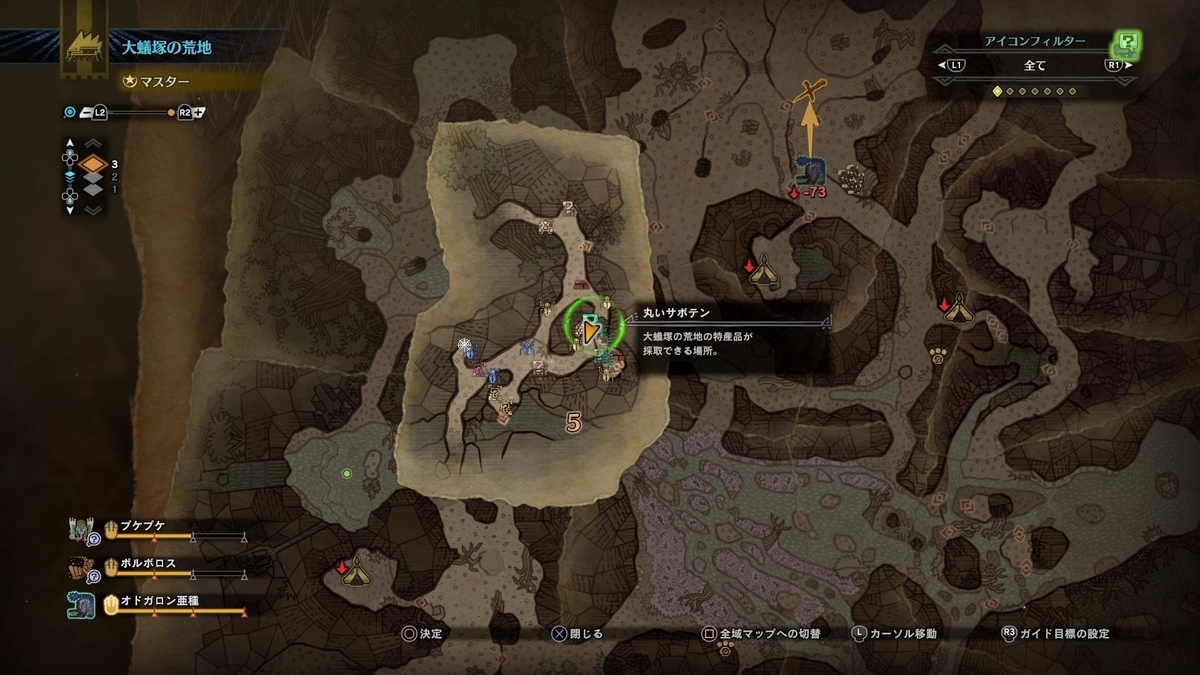Select the camp tent left of the tooltip
The width and height of the screenshot is (1200, 675).
765,271
